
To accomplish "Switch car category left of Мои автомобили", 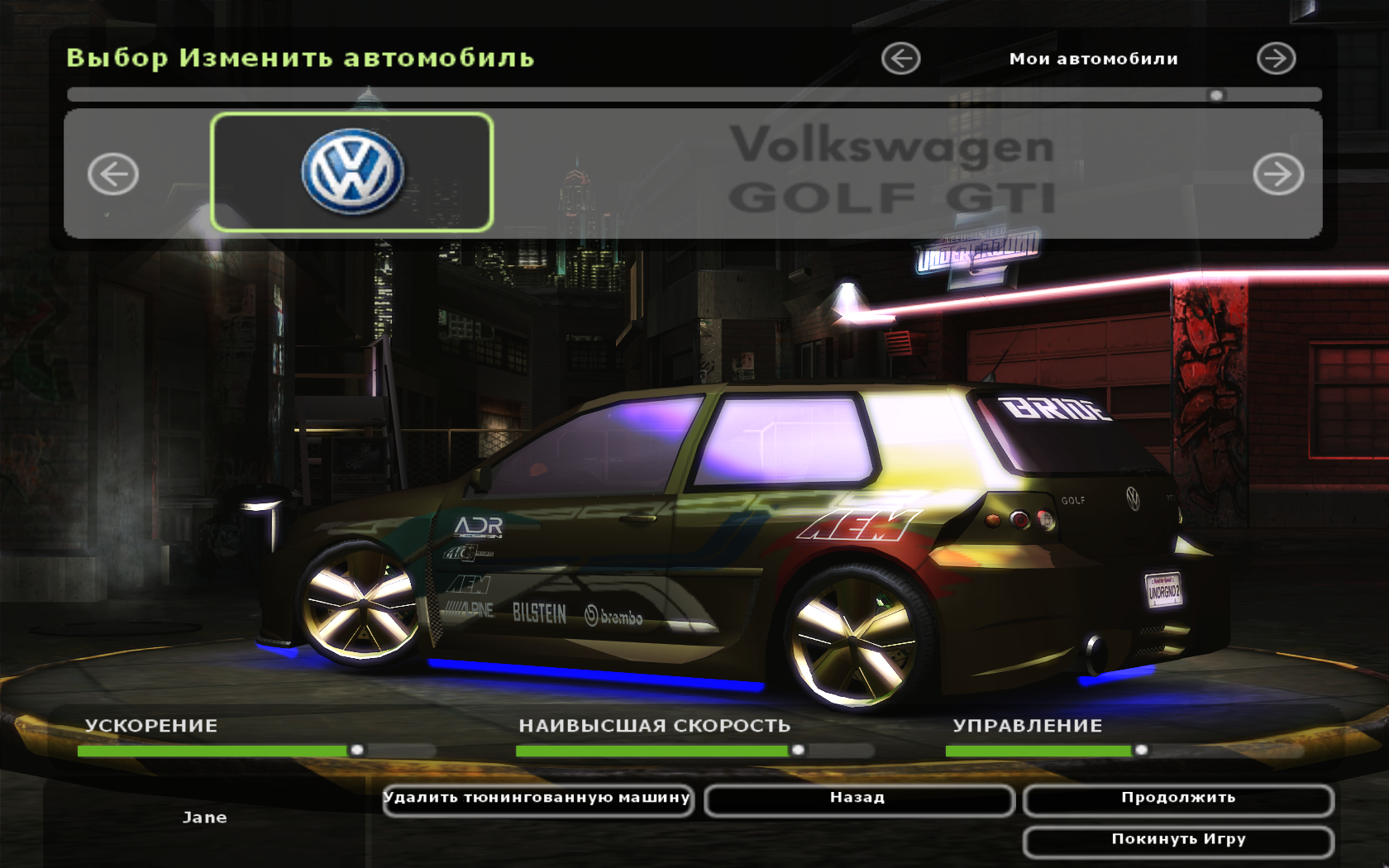I will coord(900,59).
